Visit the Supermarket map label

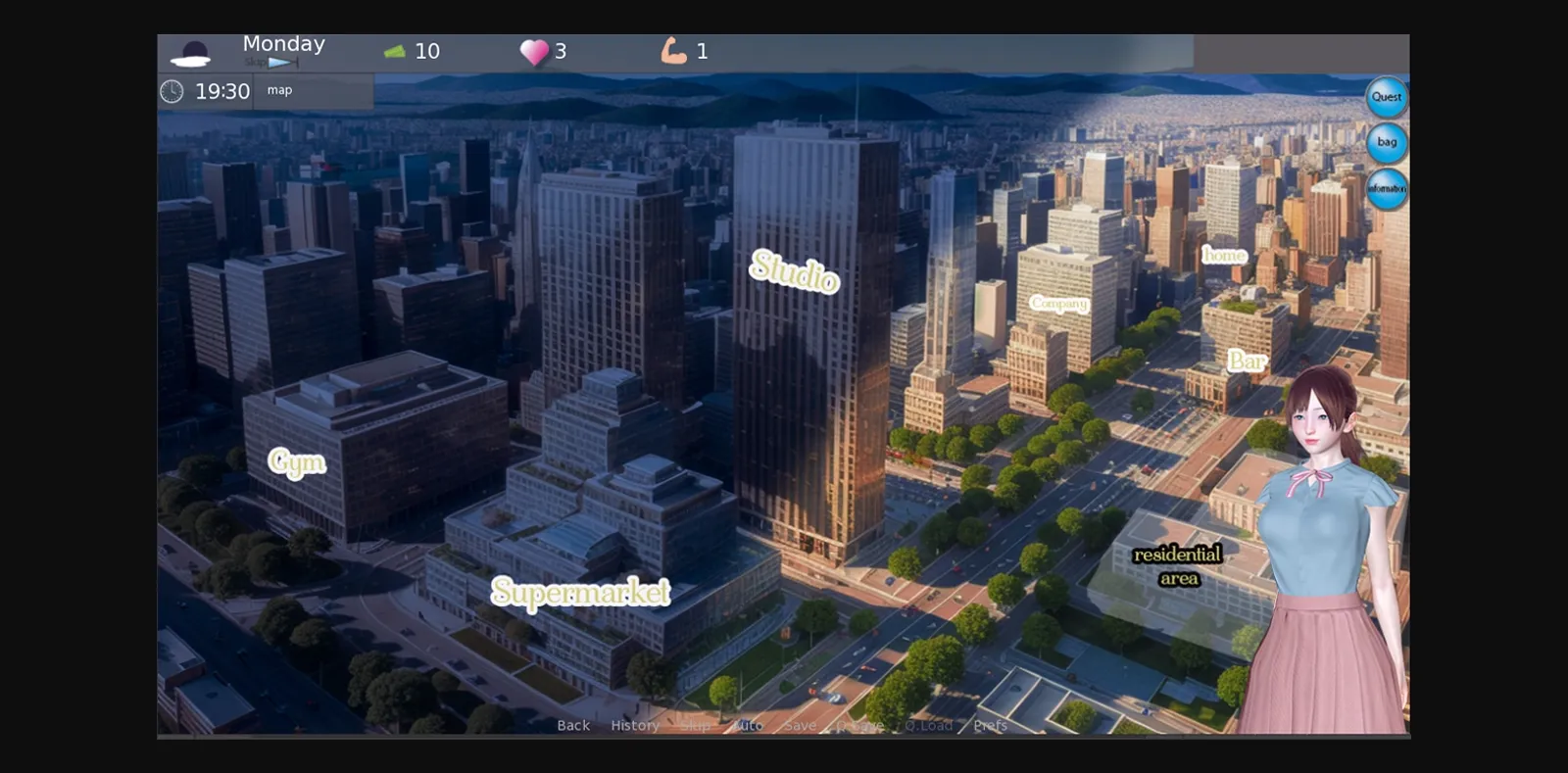[x=580, y=592]
